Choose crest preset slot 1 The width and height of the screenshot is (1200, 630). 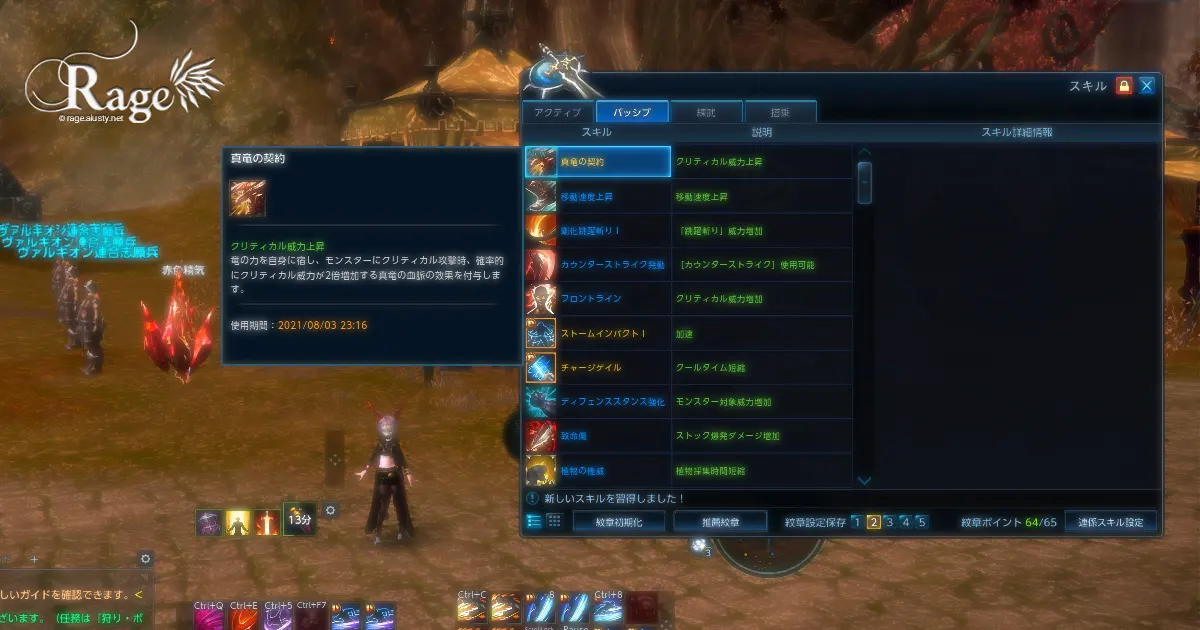(x=856, y=522)
